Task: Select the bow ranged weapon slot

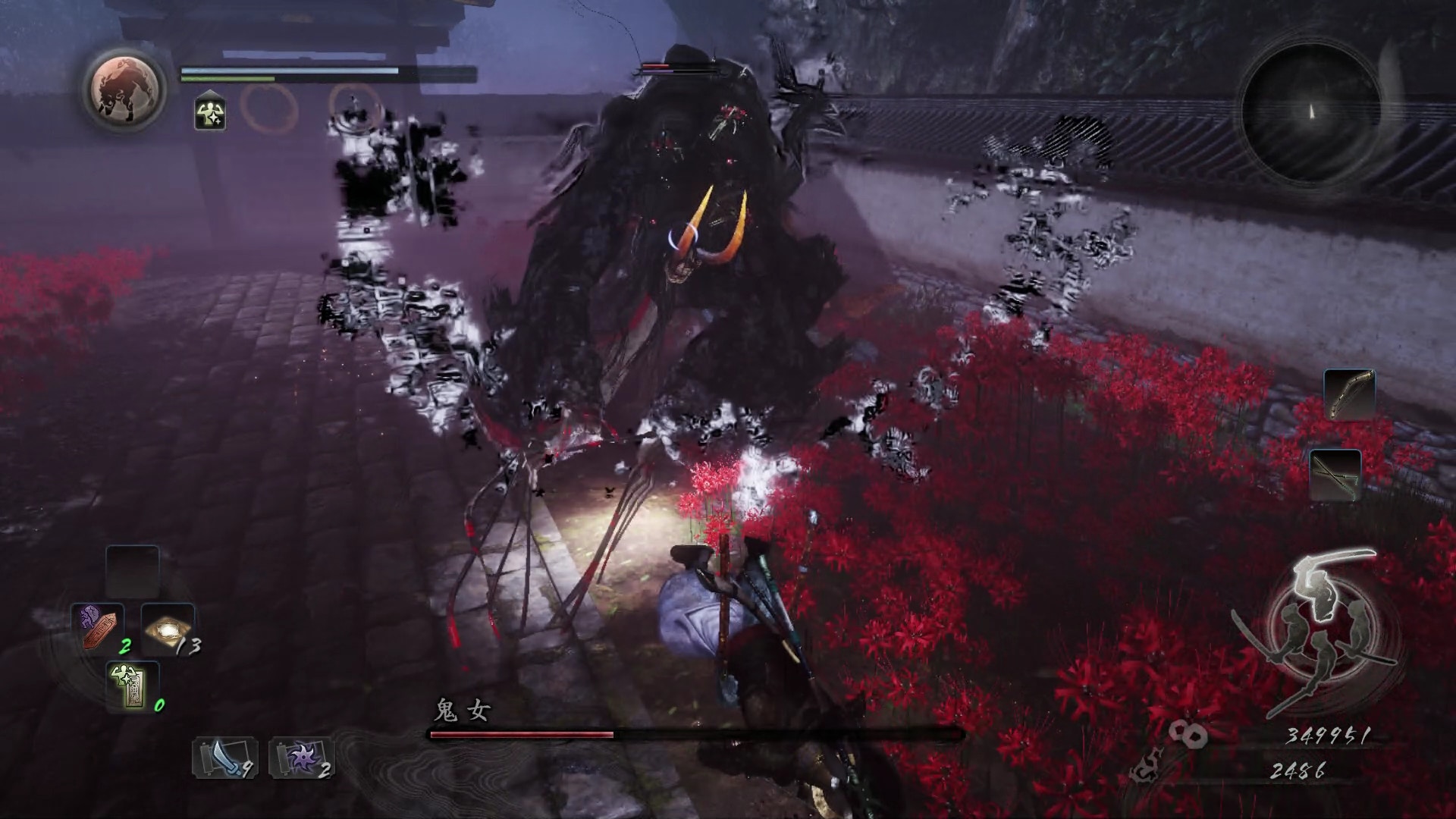Action: (1349, 394)
